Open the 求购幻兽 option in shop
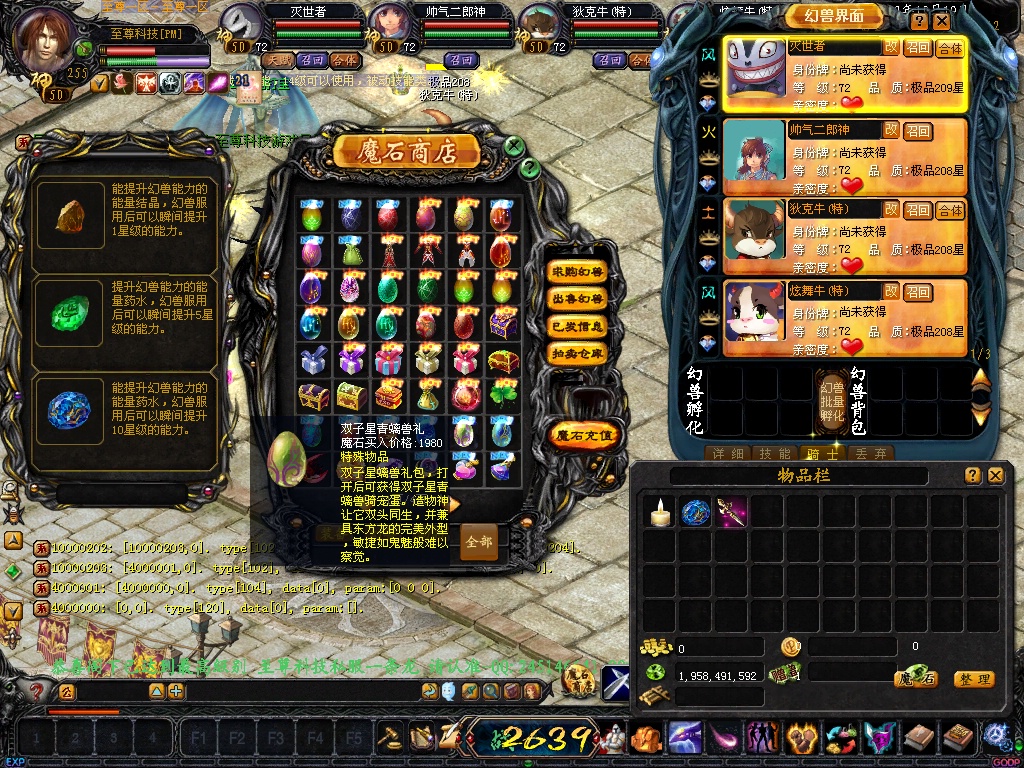Screen dimensions: 1024x768 [x=578, y=272]
